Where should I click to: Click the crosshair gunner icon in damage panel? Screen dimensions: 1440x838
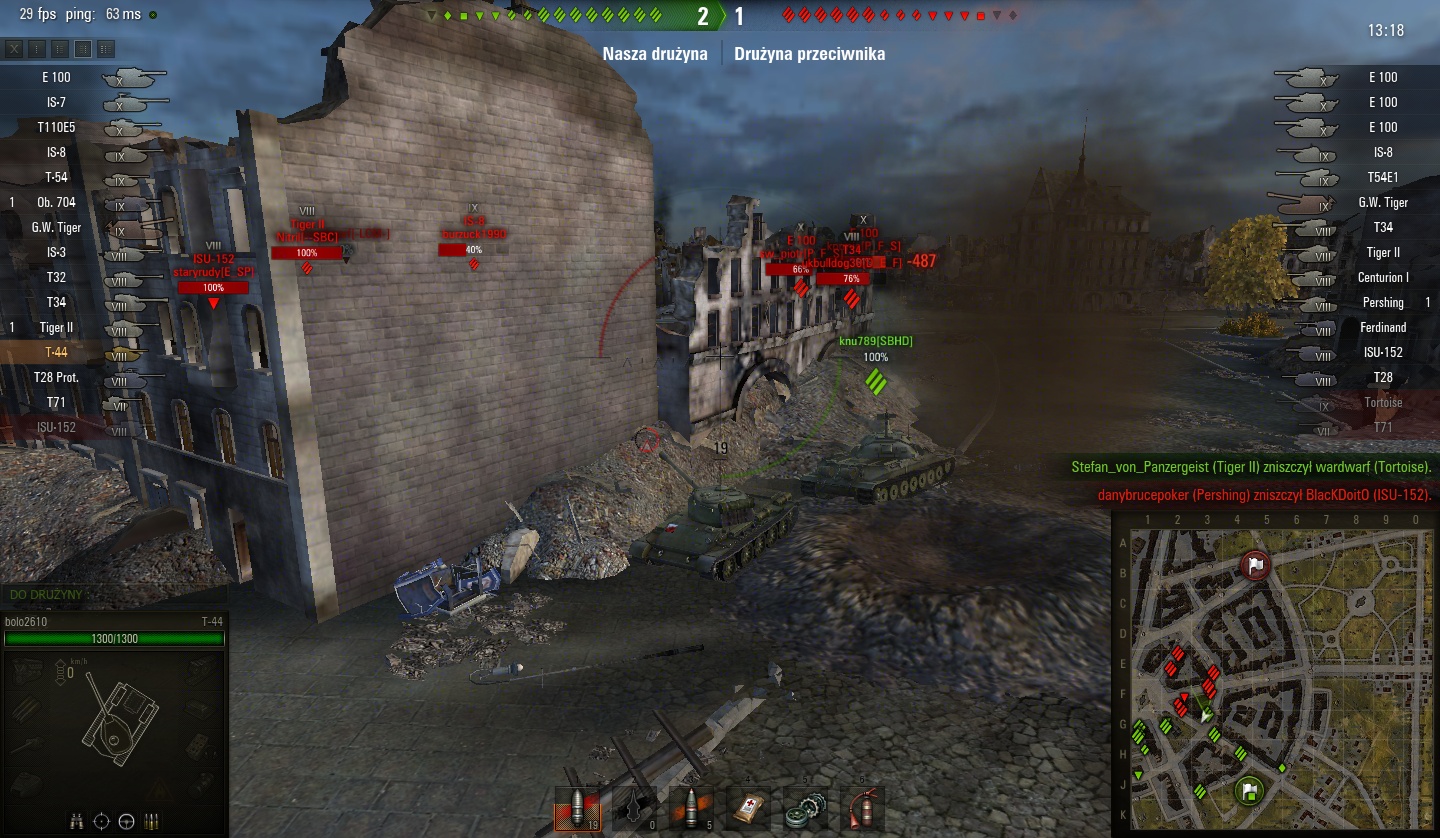(x=102, y=821)
